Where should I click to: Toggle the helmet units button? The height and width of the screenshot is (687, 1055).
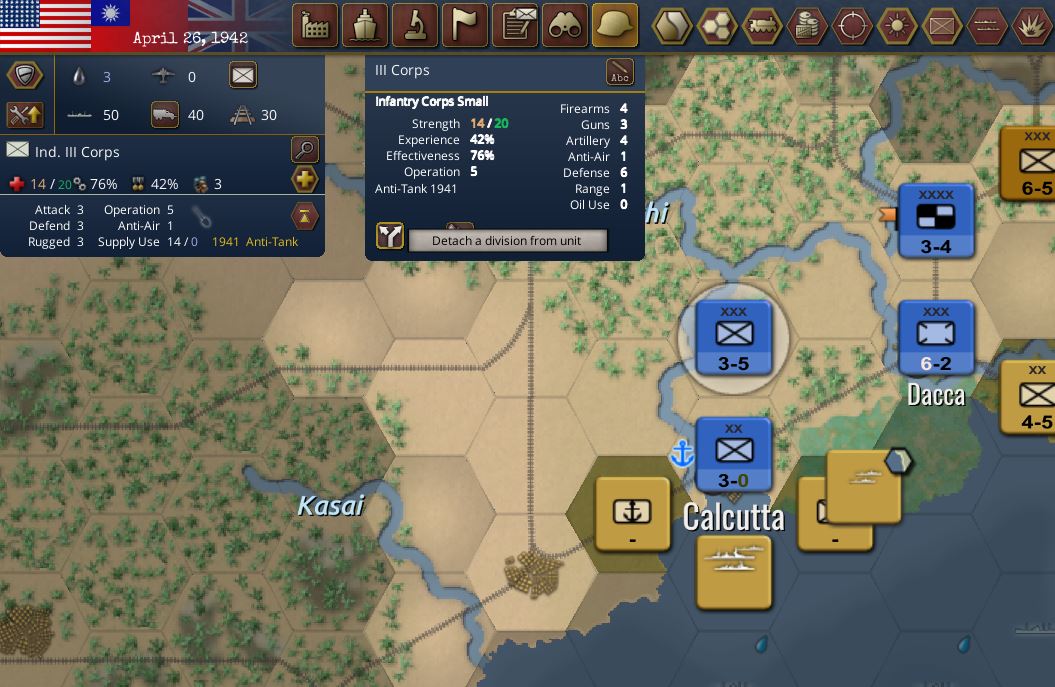(615, 25)
